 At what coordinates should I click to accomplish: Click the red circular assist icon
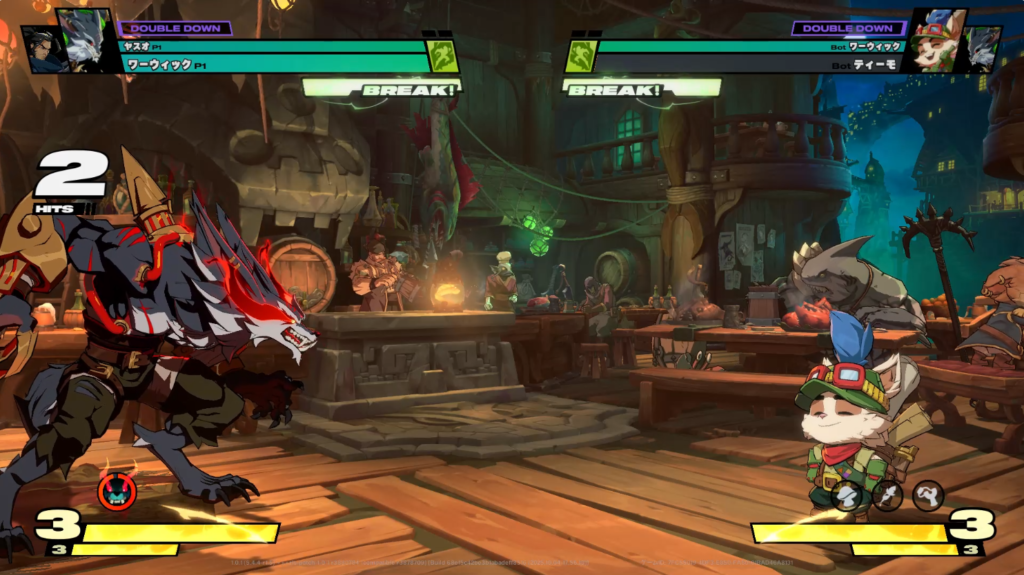116,492
